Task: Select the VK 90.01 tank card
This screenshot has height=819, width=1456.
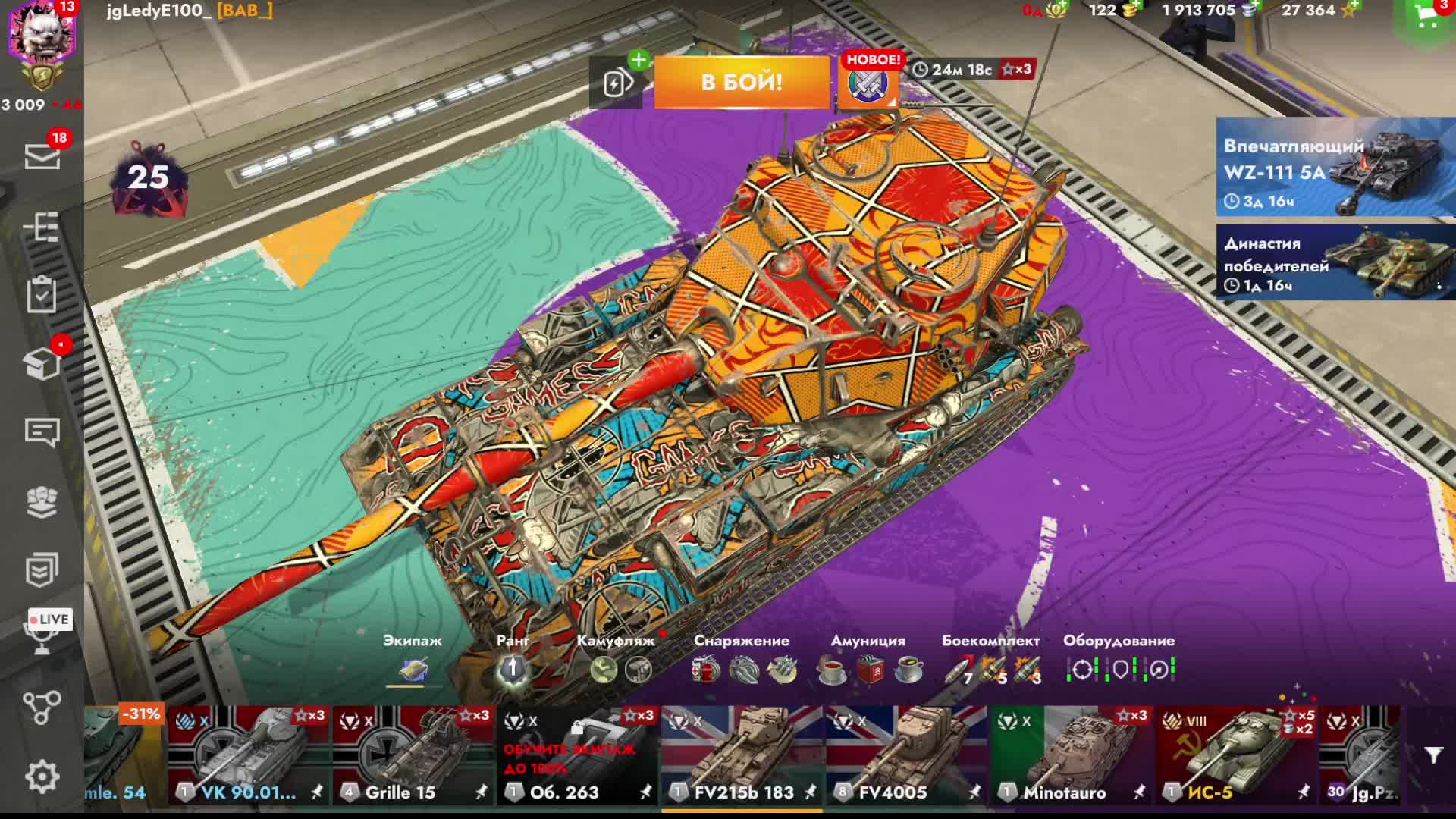Action: pyautogui.click(x=249, y=755)
